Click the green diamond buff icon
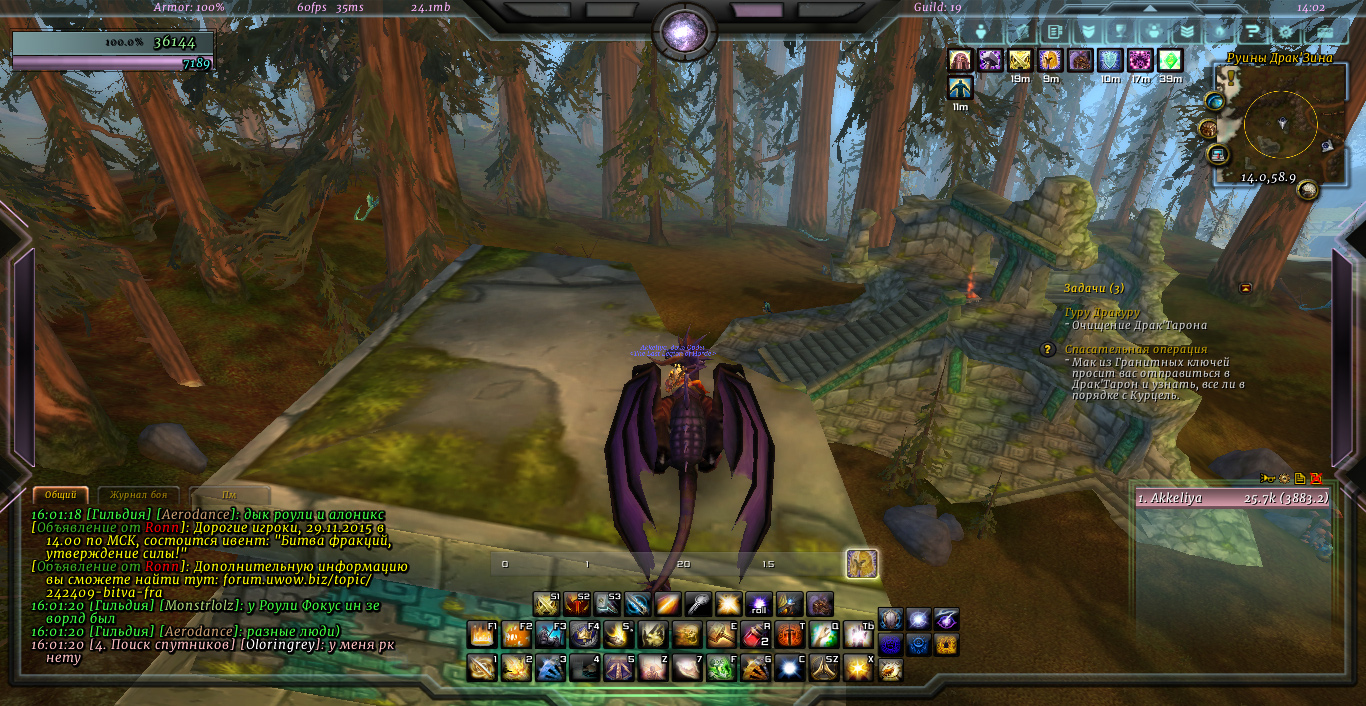 pos(1170,61)
